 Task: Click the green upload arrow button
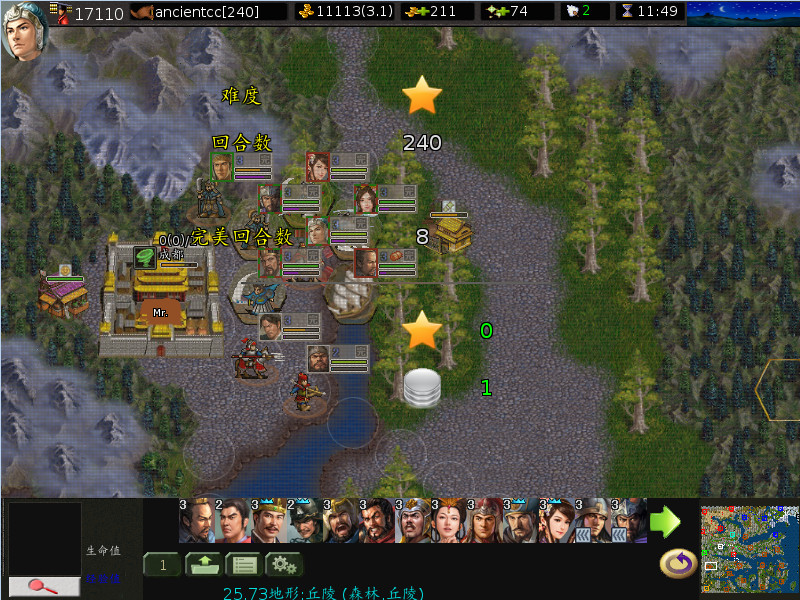point(204,565)
